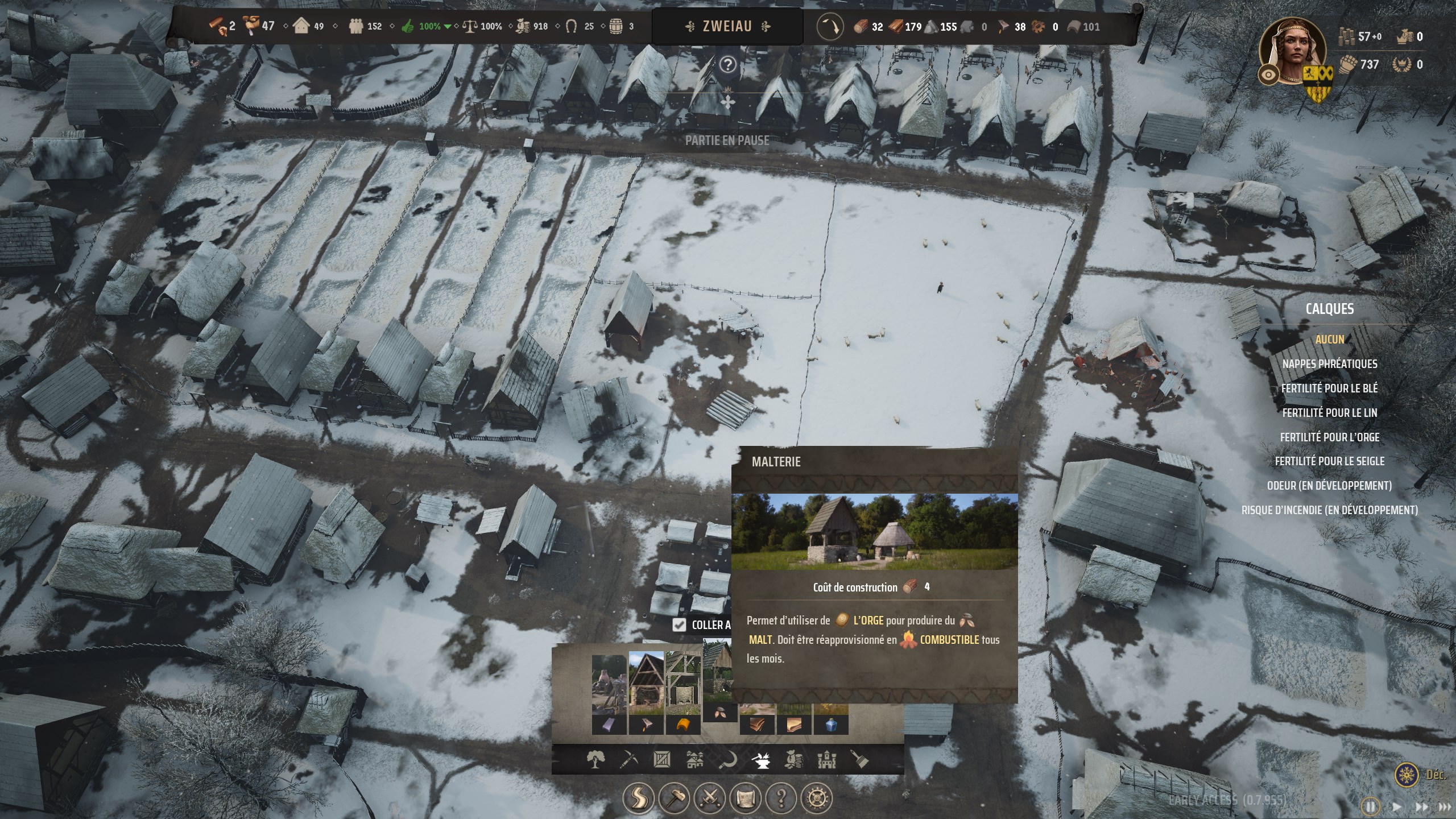The width and height of the screenshot is (1456, 819).
Task: Select the Aucun layer option
Action: pyautogui.click(x=1329, y=340)
